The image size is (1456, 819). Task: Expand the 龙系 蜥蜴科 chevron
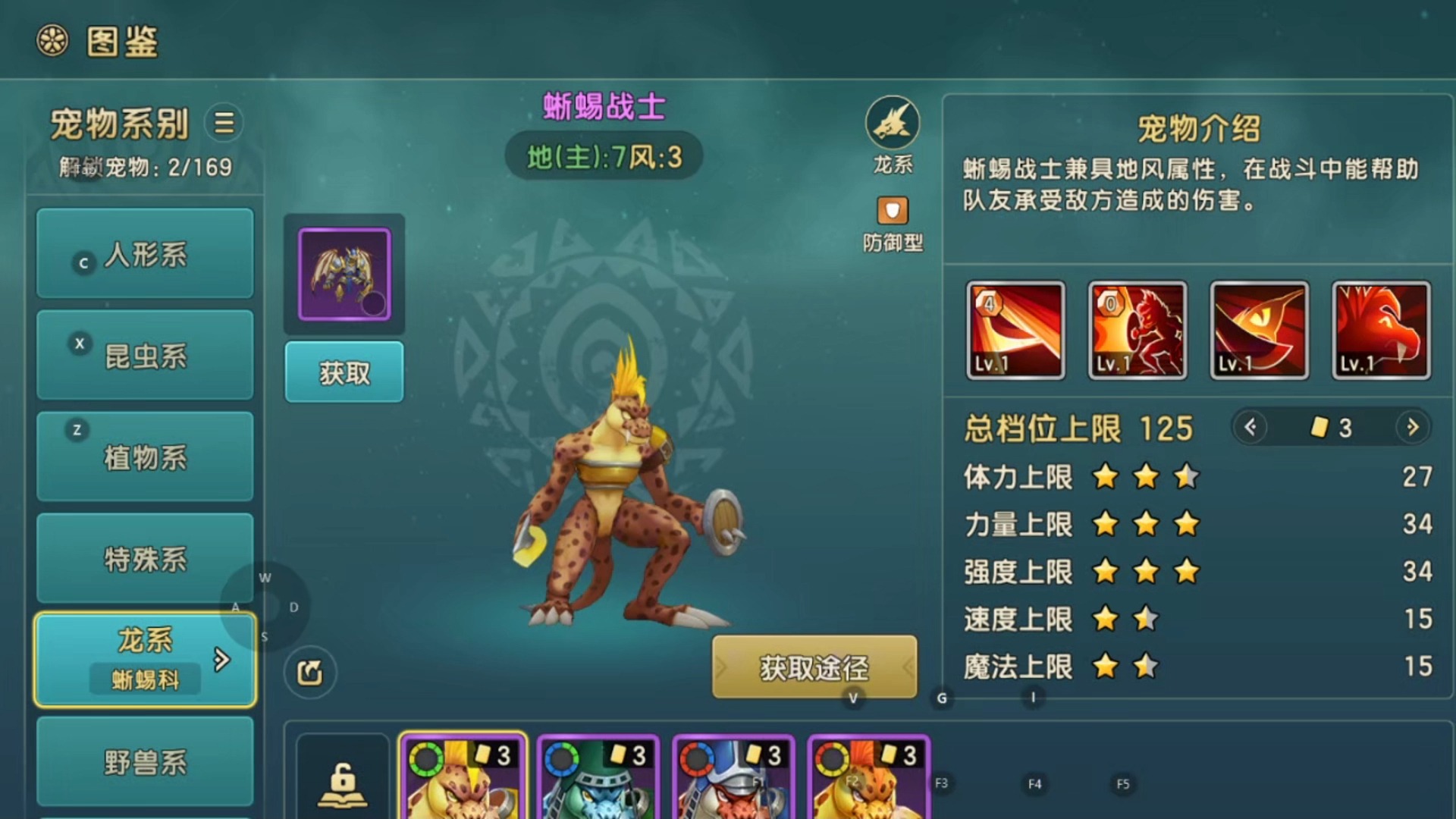pyautogui.click(x=221, y=661)
